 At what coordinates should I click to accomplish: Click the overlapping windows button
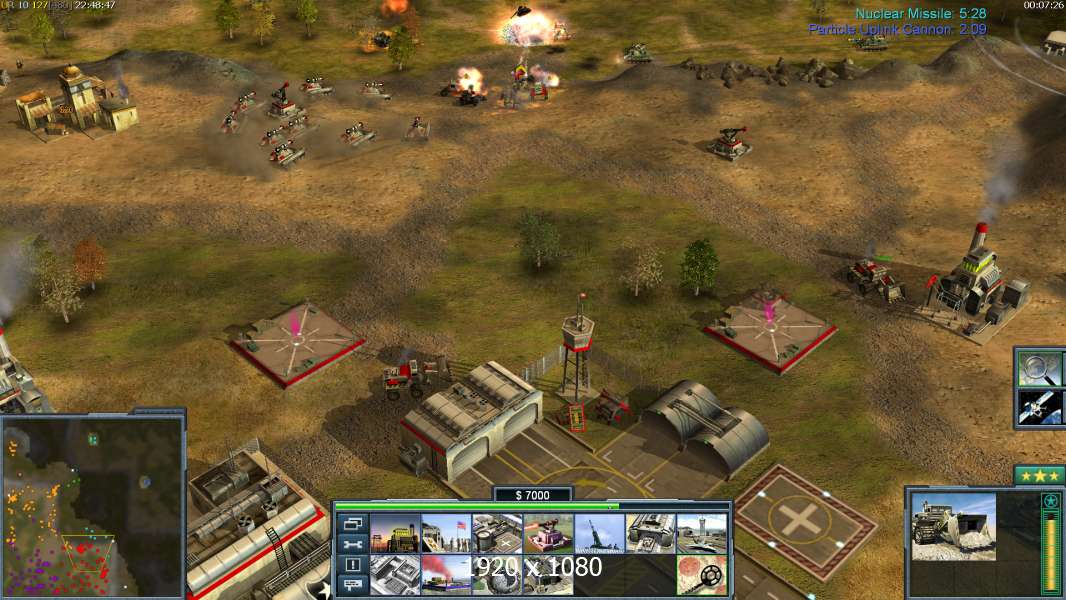tap(353, 523)
